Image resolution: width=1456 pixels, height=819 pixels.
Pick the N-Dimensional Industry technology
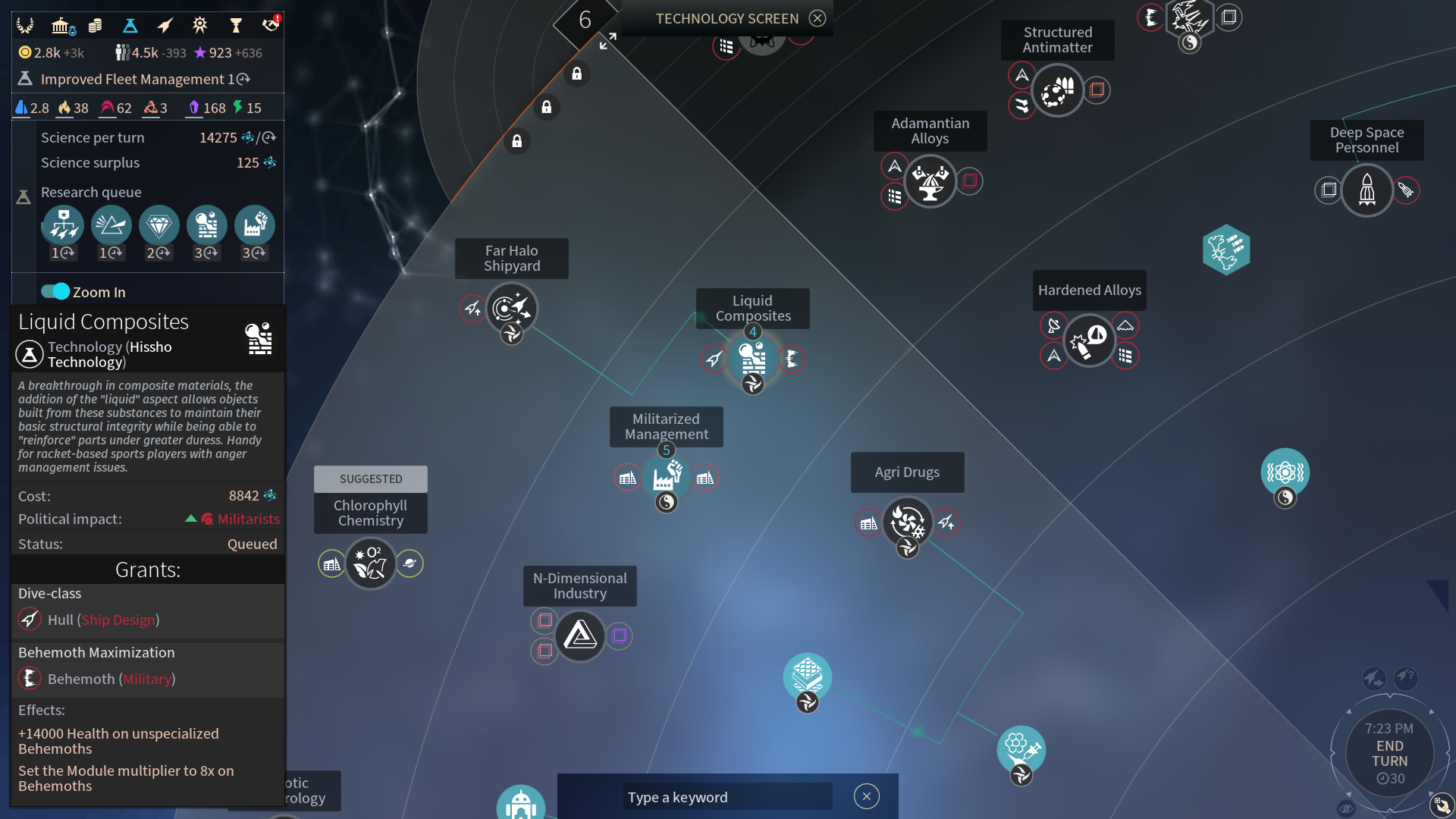pos(580,635)
